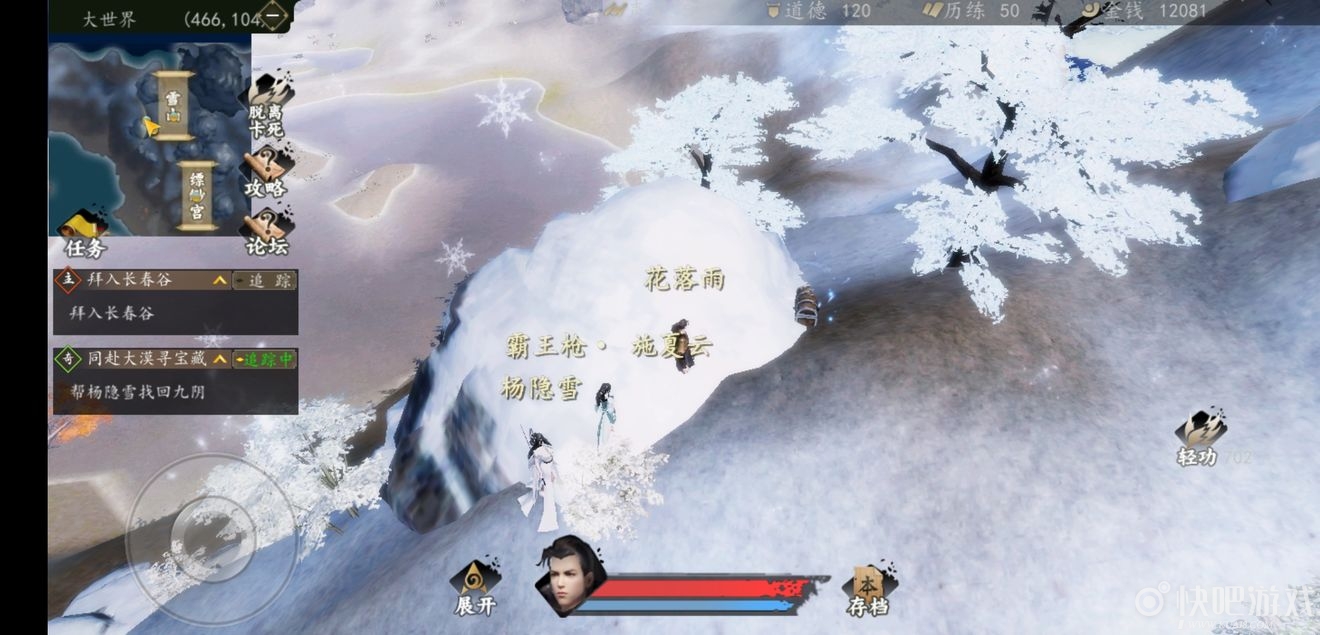The height and width of the screenshot is (635, 1320).
Task: Save the game with 存档 button
Action: [x=866, y=588]
